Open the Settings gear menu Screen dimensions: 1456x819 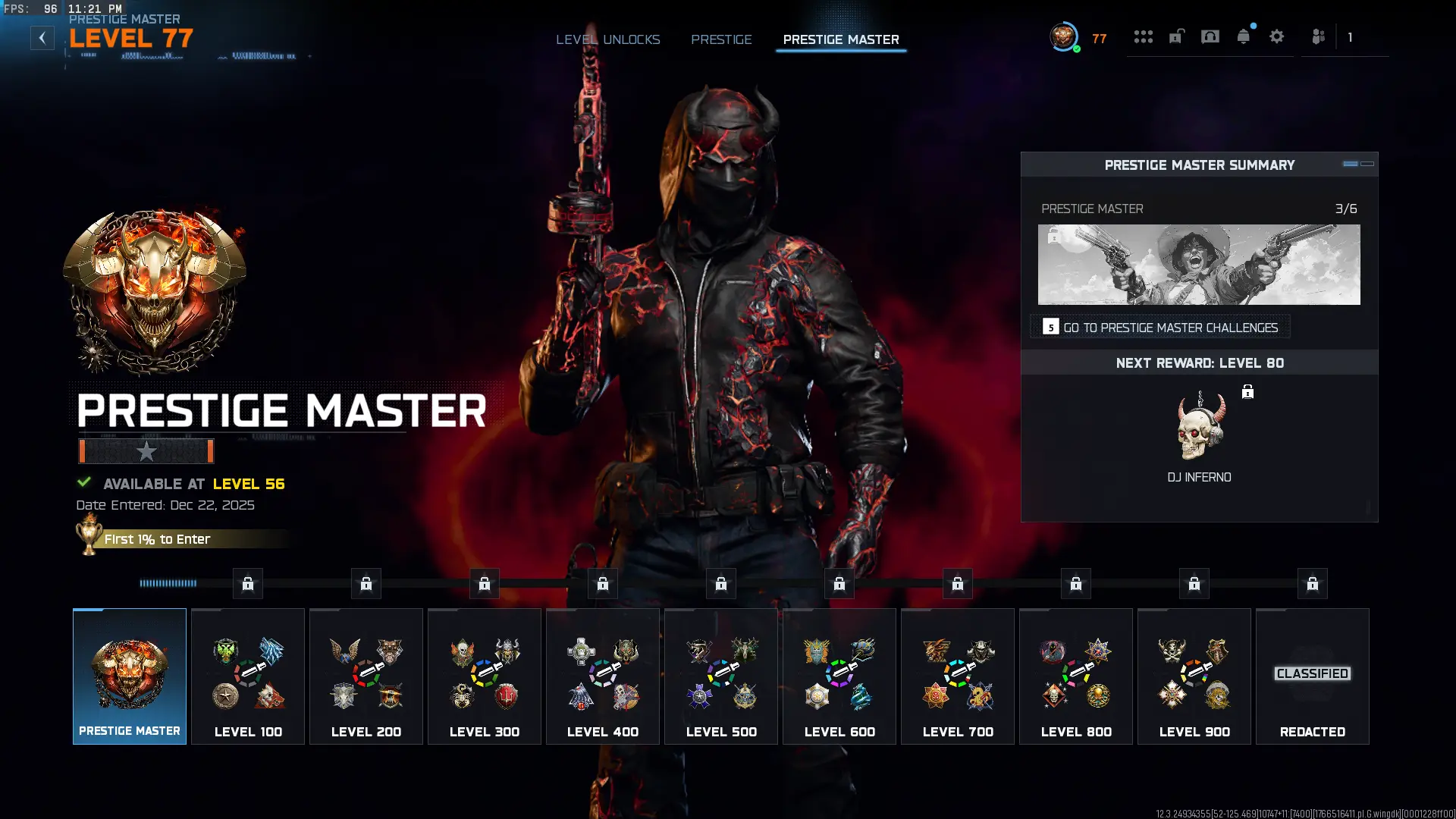coord(1277,36)
